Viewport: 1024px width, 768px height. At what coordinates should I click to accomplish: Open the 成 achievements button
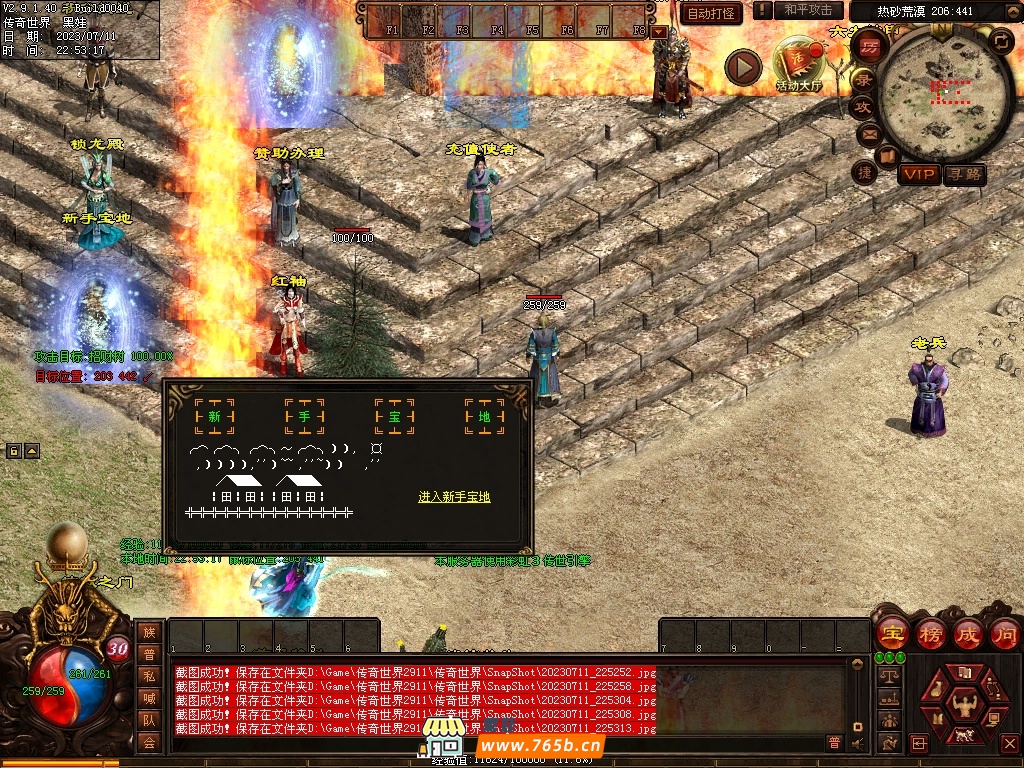pos(967,633)
